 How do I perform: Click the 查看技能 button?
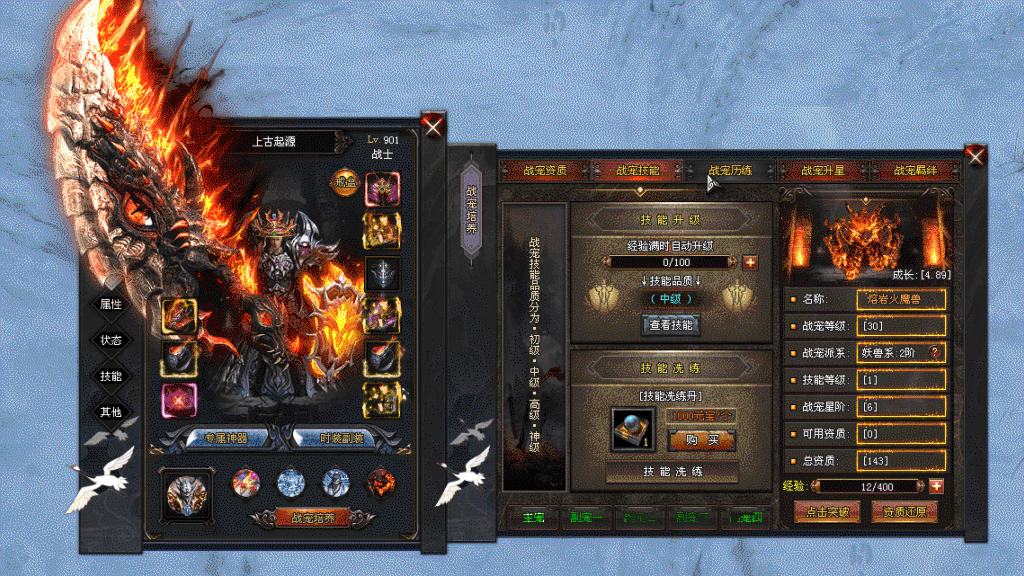pos(672,324)
